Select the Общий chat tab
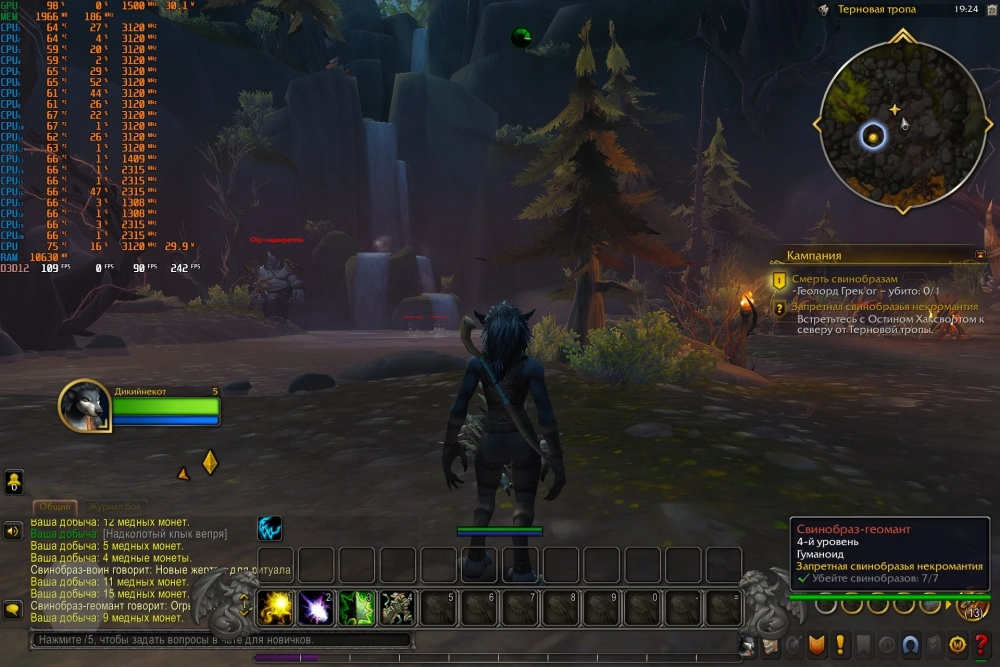1000x667 pixels. pos(55,507)
